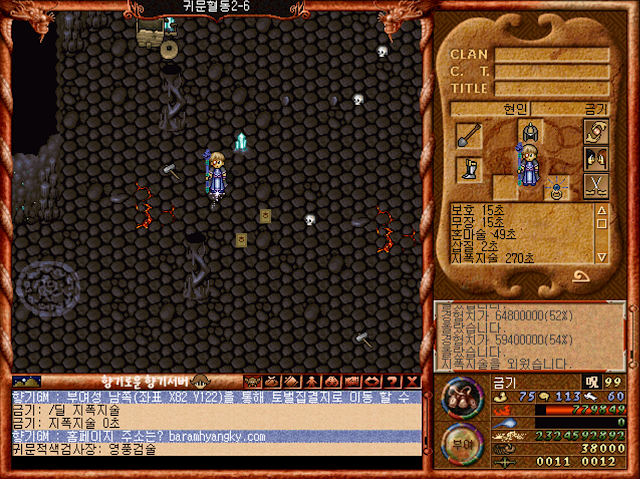The height and width of the screenshot is (479, 640).
Task: Open the pouch bag toolbar icon
Action: [x=270, y=381]
